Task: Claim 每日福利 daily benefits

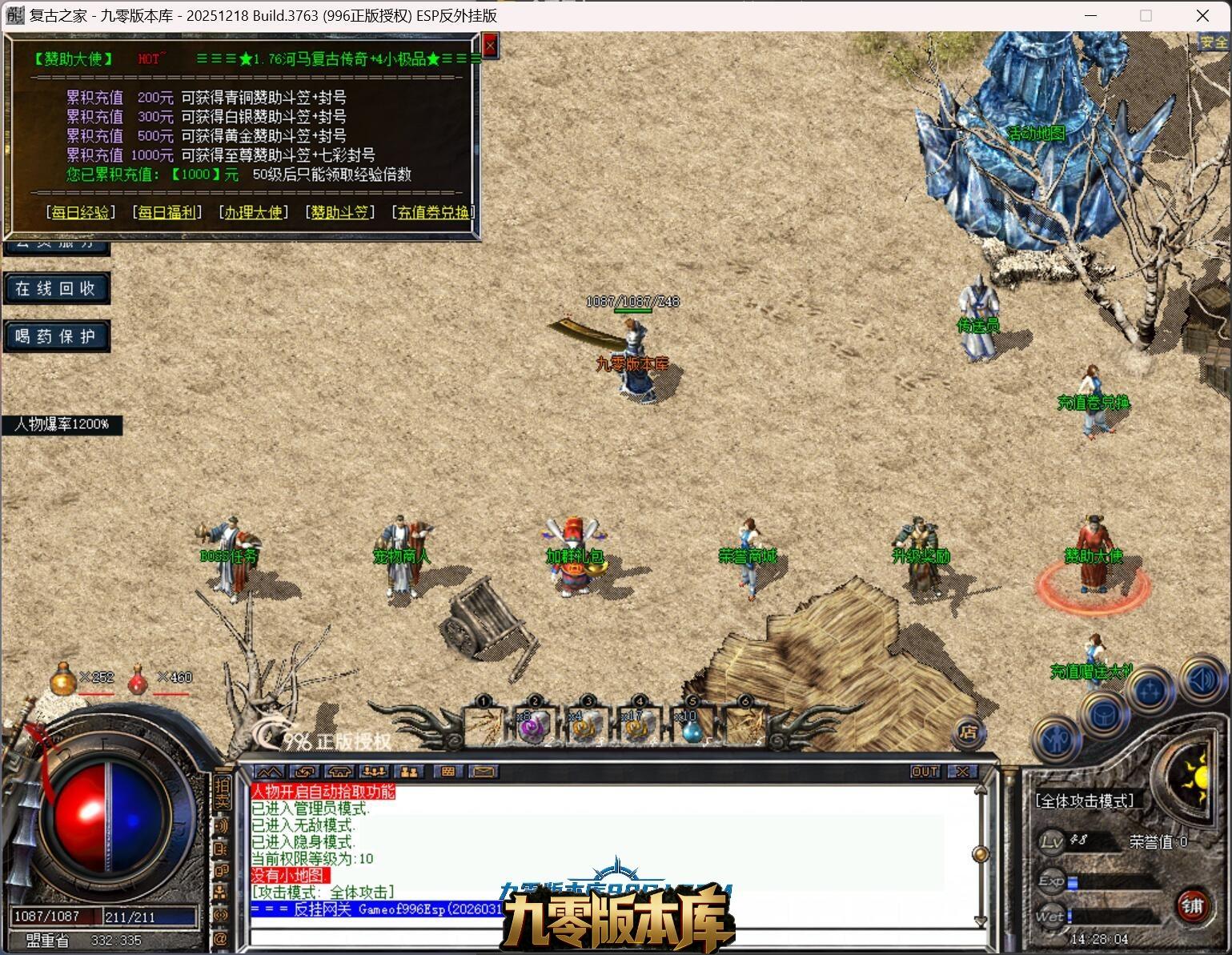Action: pos(167,212)
